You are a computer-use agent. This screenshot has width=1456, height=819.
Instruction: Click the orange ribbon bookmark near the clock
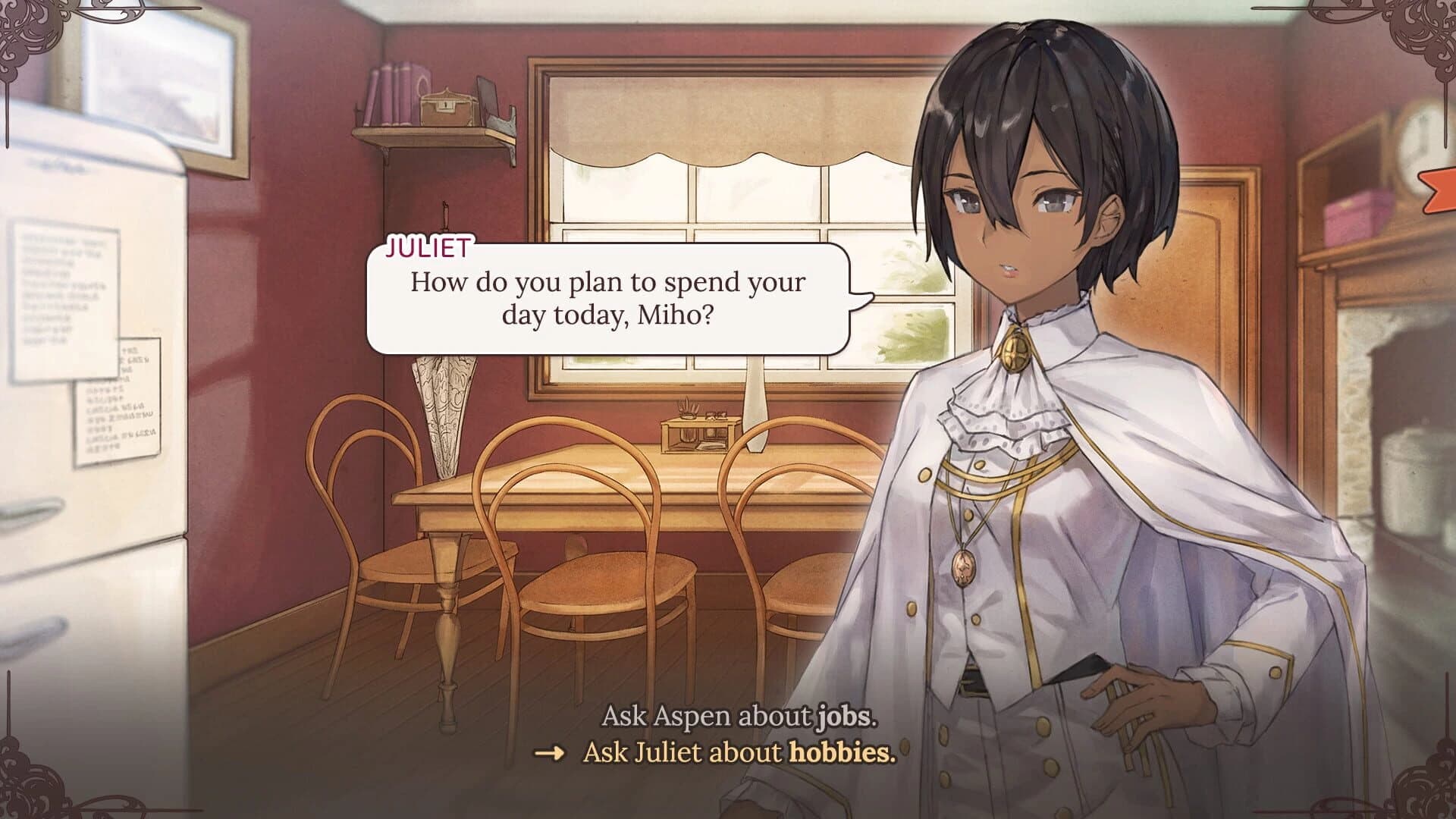(1440, 192)
